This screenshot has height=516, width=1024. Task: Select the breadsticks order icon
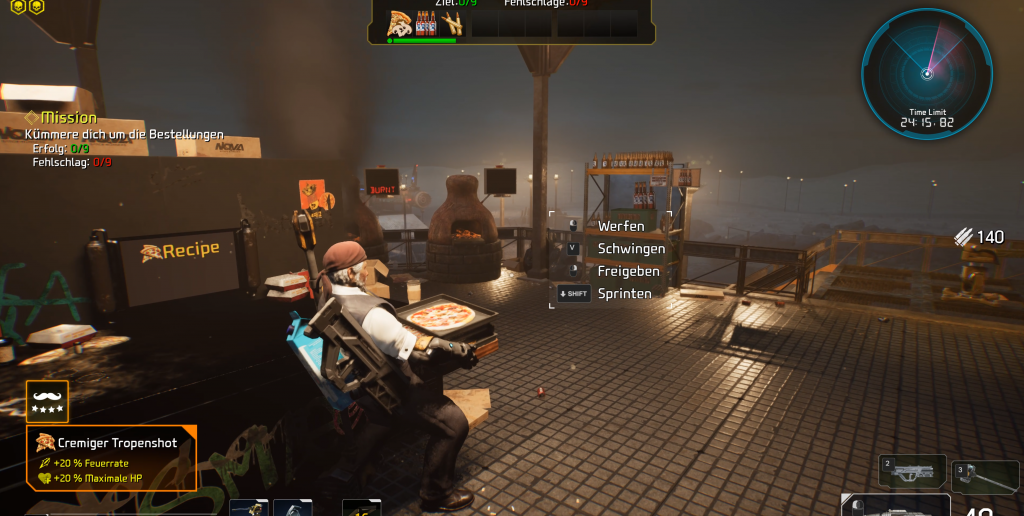coord(451,23)
